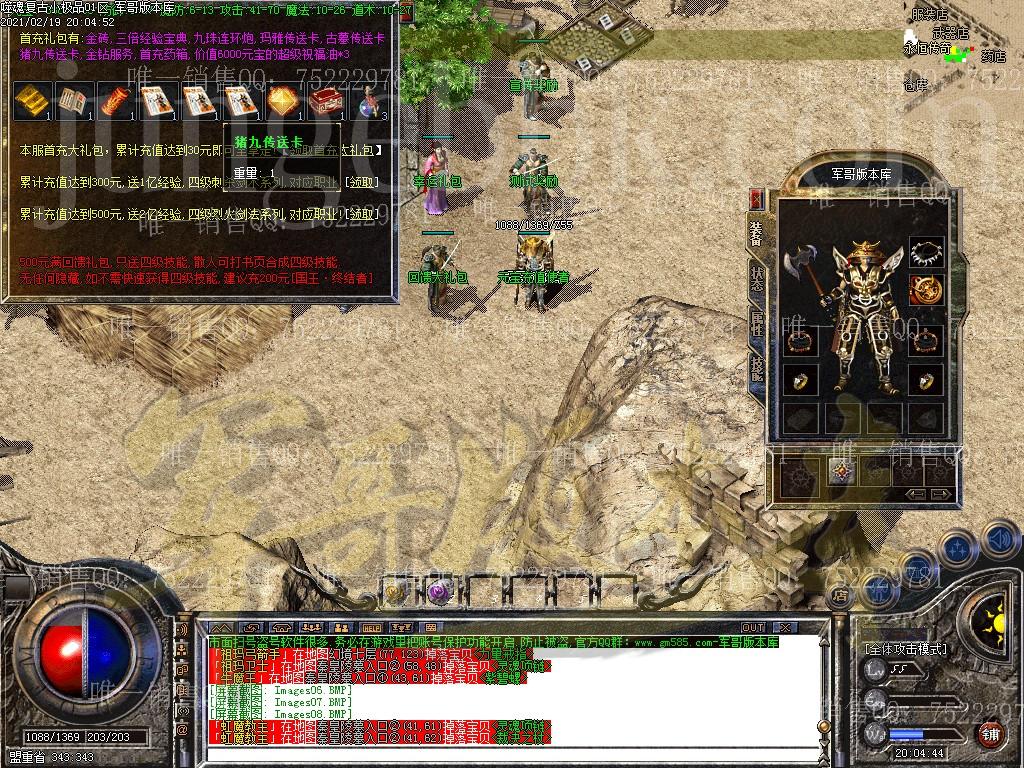Image resolution: width=1024 pixels, height=768 pixels.
Task: Close the chat window with X
Action: pyautogui.click(x=785, y=627)
